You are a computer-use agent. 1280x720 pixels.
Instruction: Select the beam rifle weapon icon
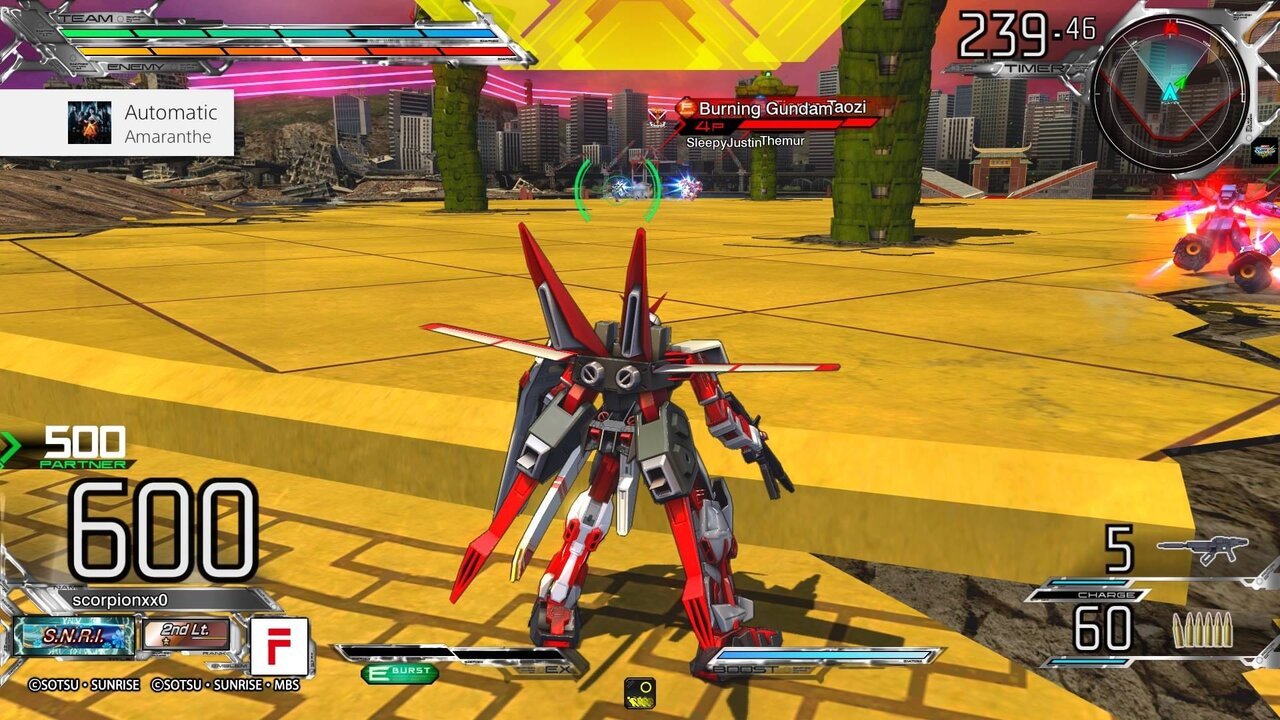click(x=1202, y=549)
